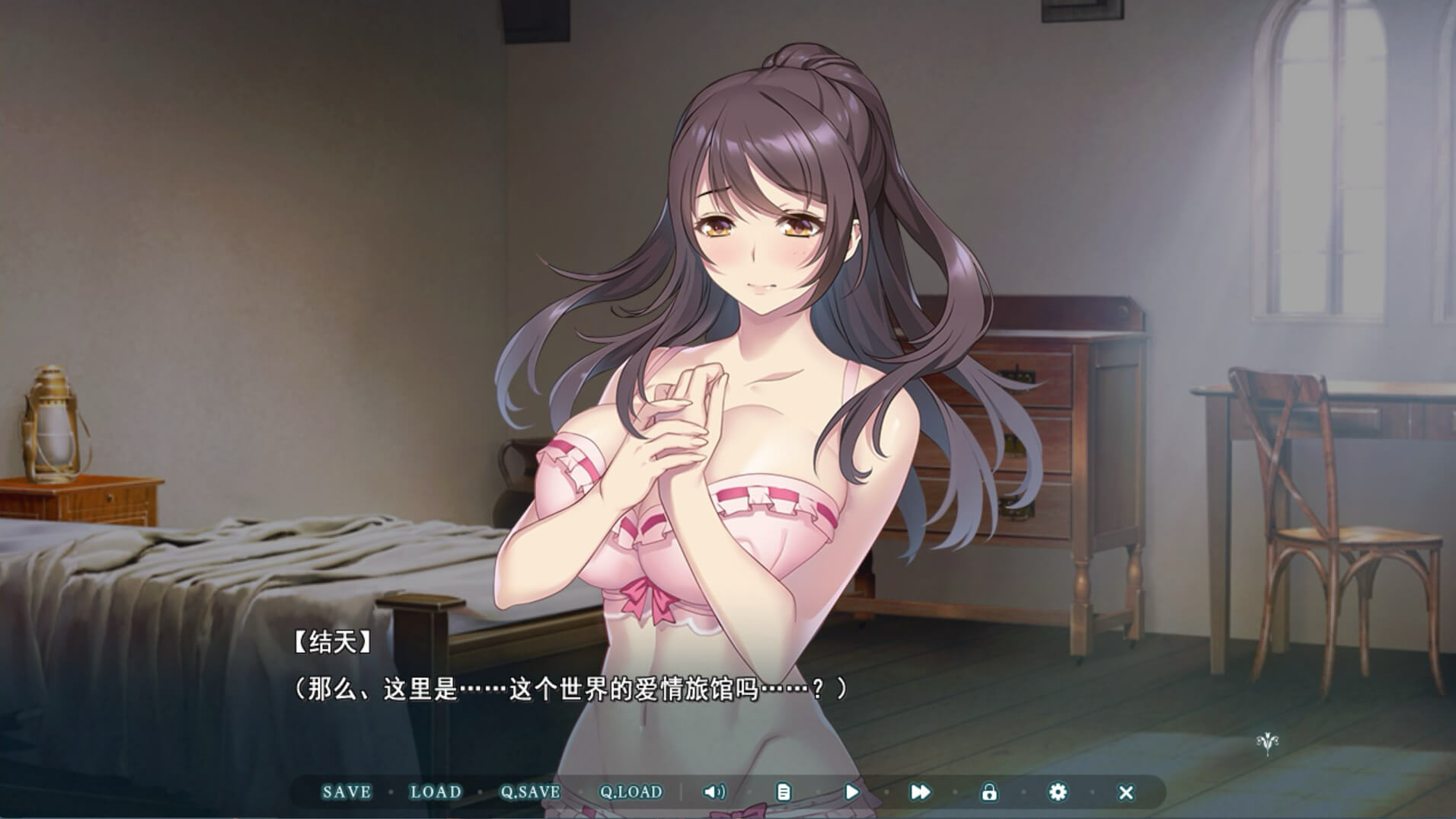
Task: Open the LOAD menu
Action: point(436,792)
